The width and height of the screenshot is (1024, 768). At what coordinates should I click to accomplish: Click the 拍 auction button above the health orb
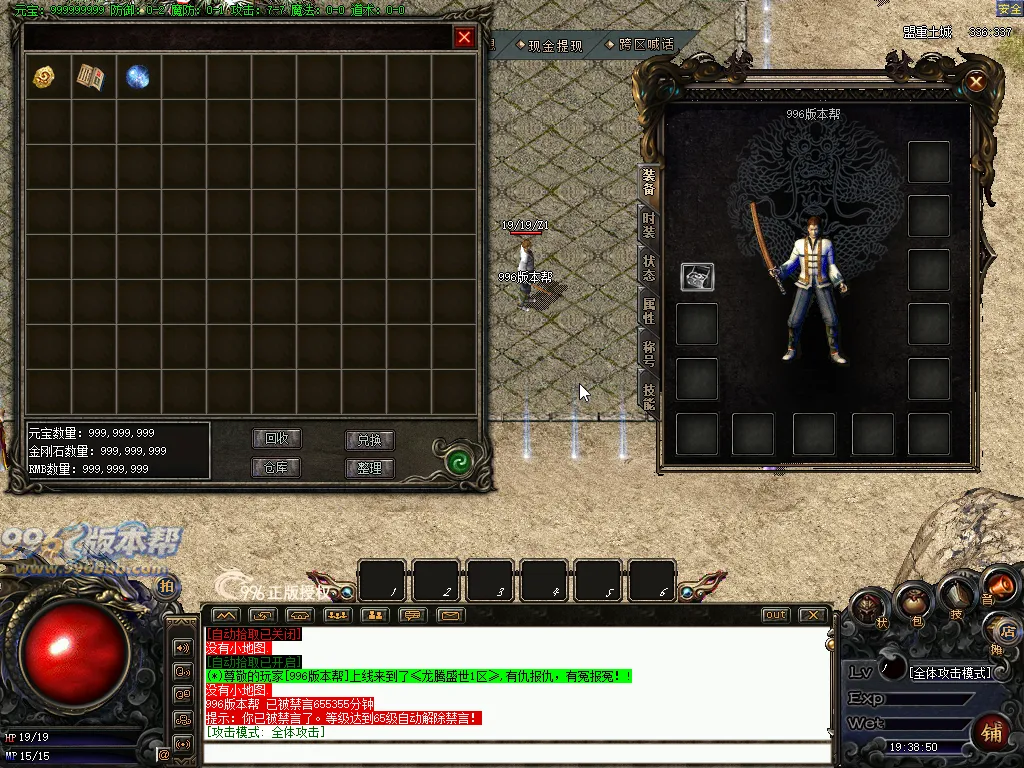point(166,586)
